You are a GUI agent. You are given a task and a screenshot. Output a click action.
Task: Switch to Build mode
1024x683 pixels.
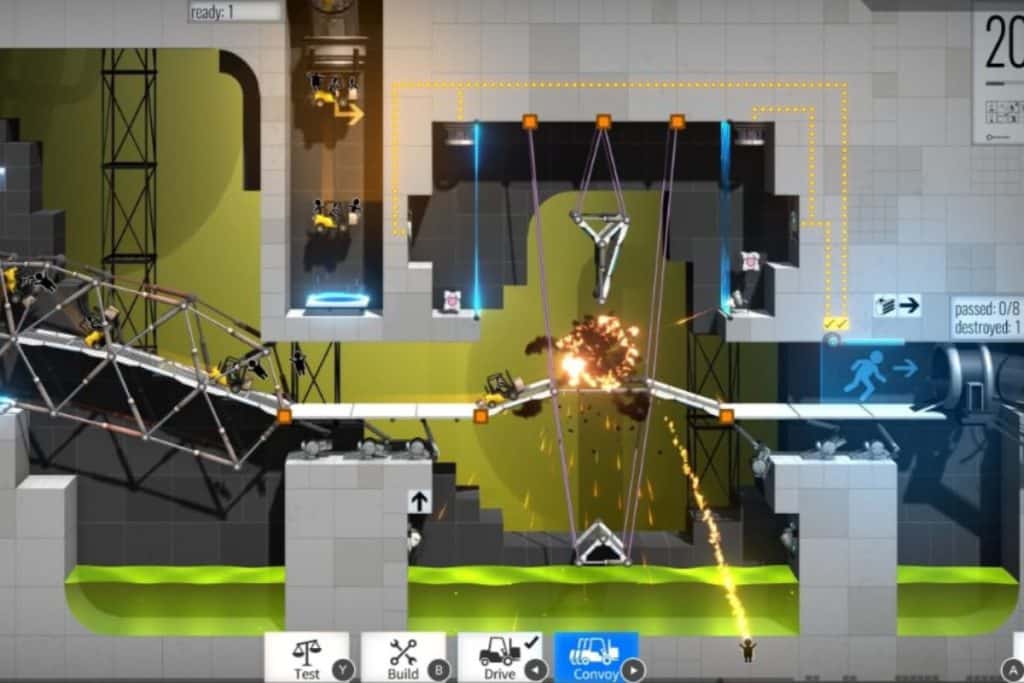403,657
